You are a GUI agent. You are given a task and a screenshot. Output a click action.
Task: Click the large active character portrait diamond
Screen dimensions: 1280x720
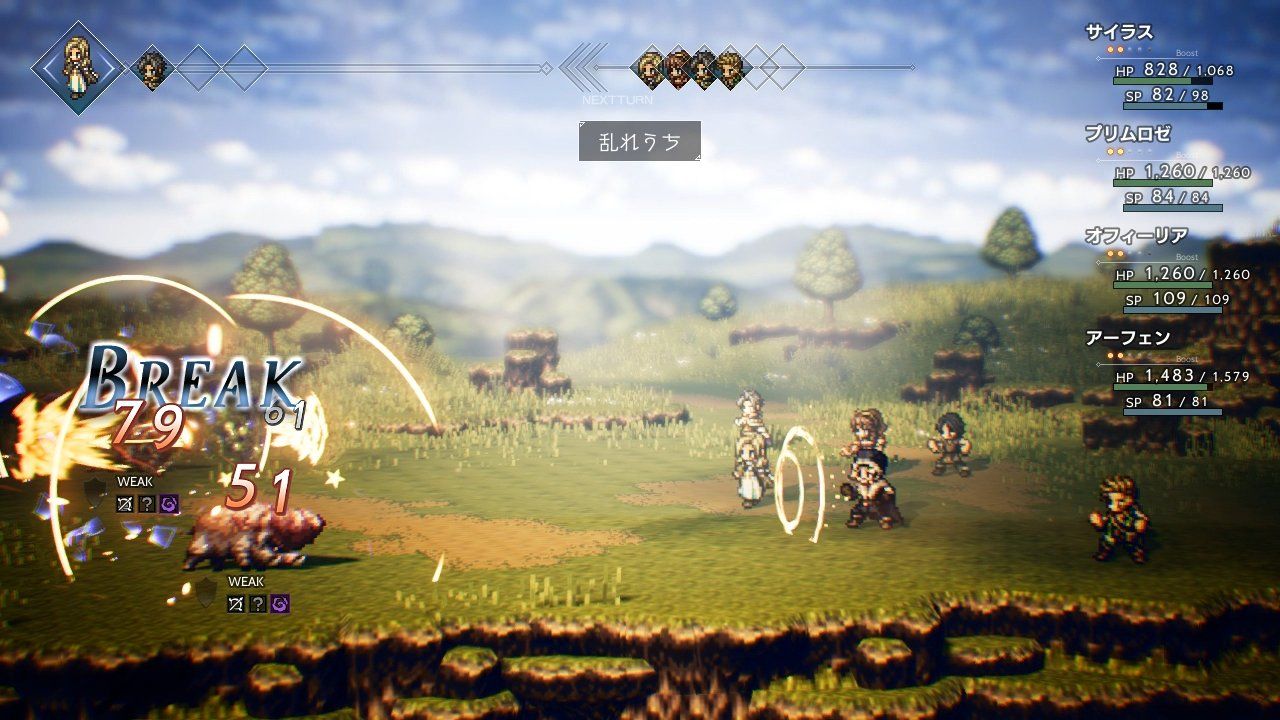[x=78, y=66]
